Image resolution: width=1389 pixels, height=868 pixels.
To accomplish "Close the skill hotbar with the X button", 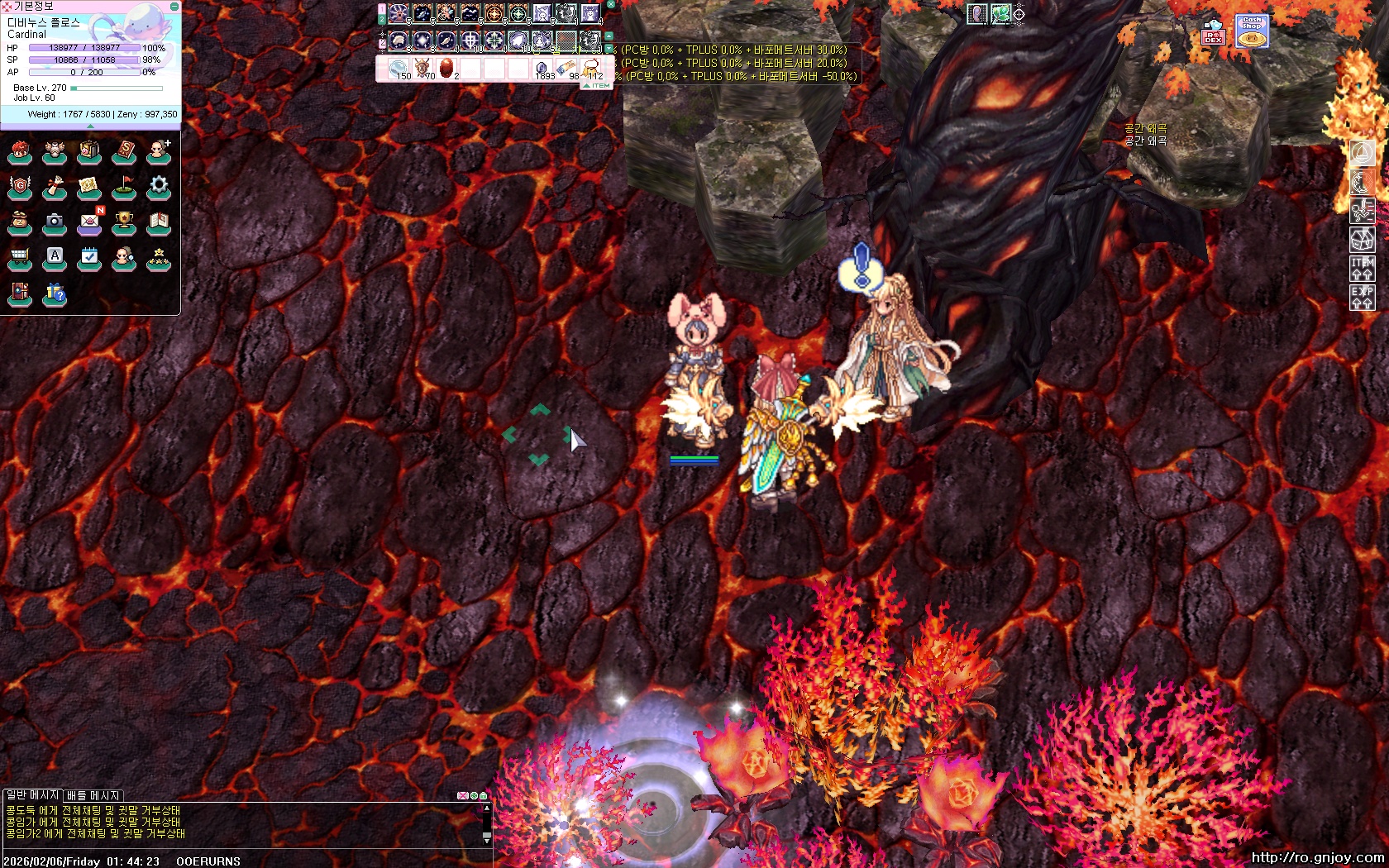I will [x=611, y=4].
